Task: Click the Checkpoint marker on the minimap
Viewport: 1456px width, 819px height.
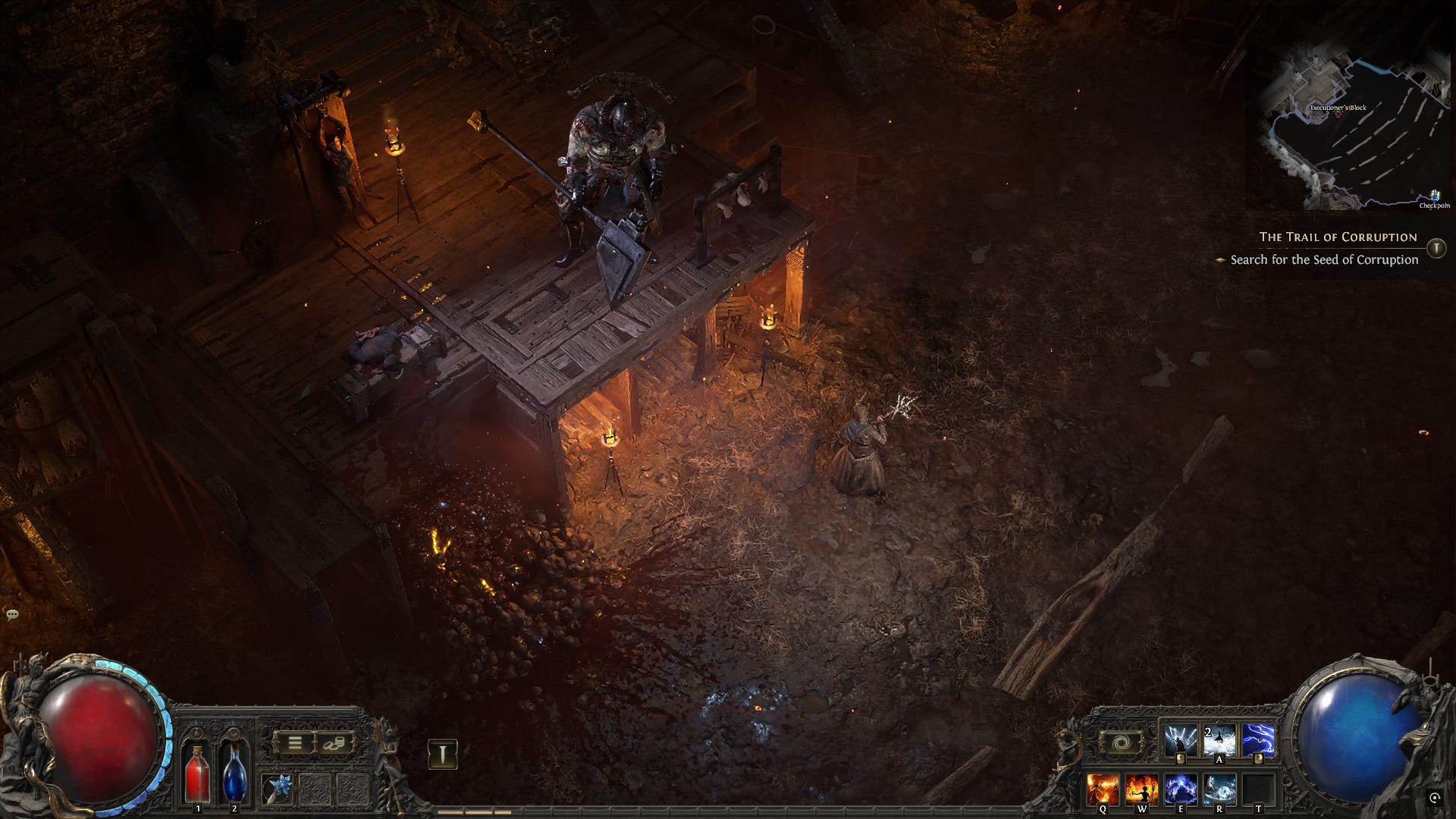Action: [1433, 198]
